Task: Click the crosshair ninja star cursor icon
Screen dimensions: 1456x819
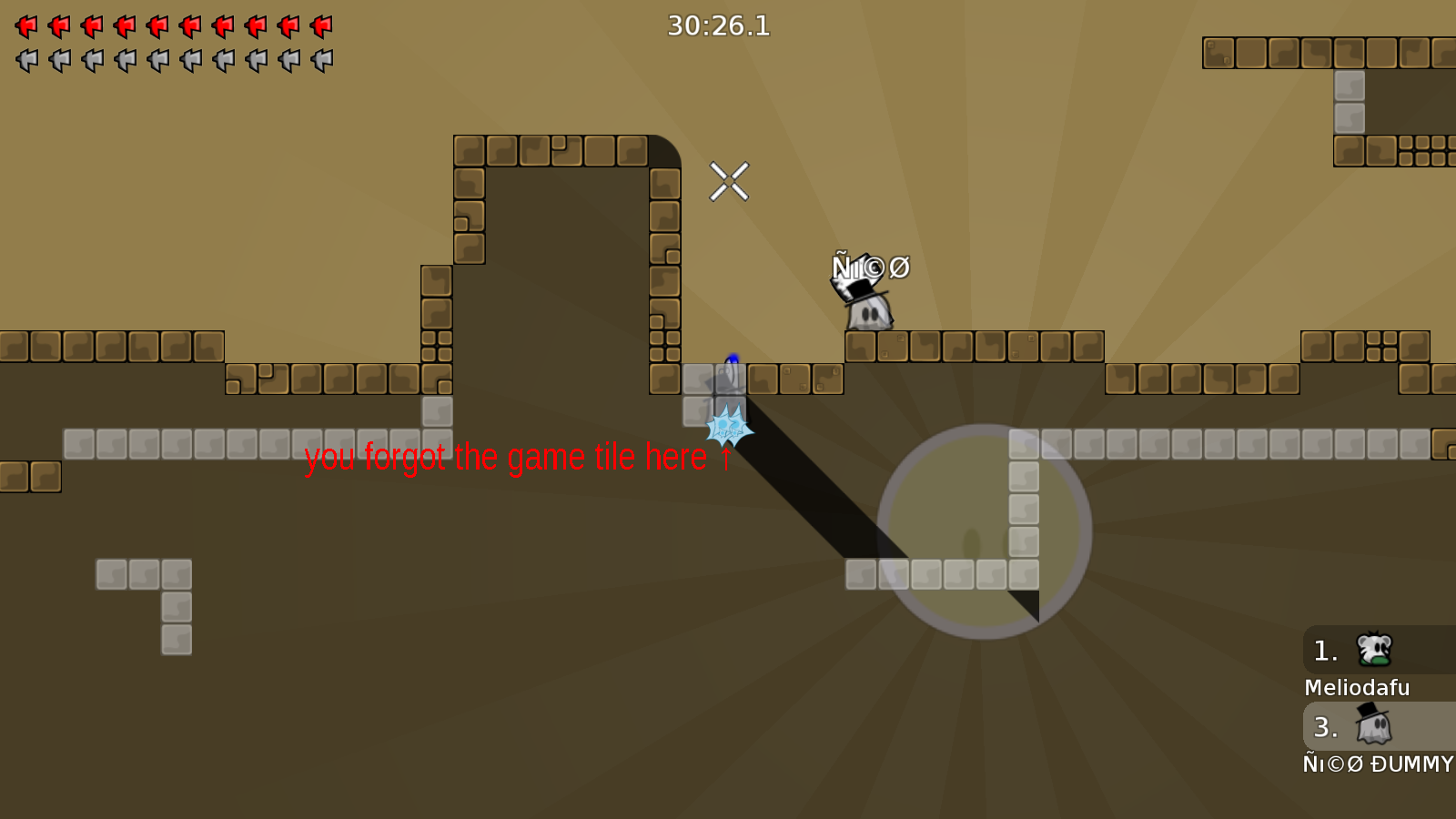Action: pos(730,183)
